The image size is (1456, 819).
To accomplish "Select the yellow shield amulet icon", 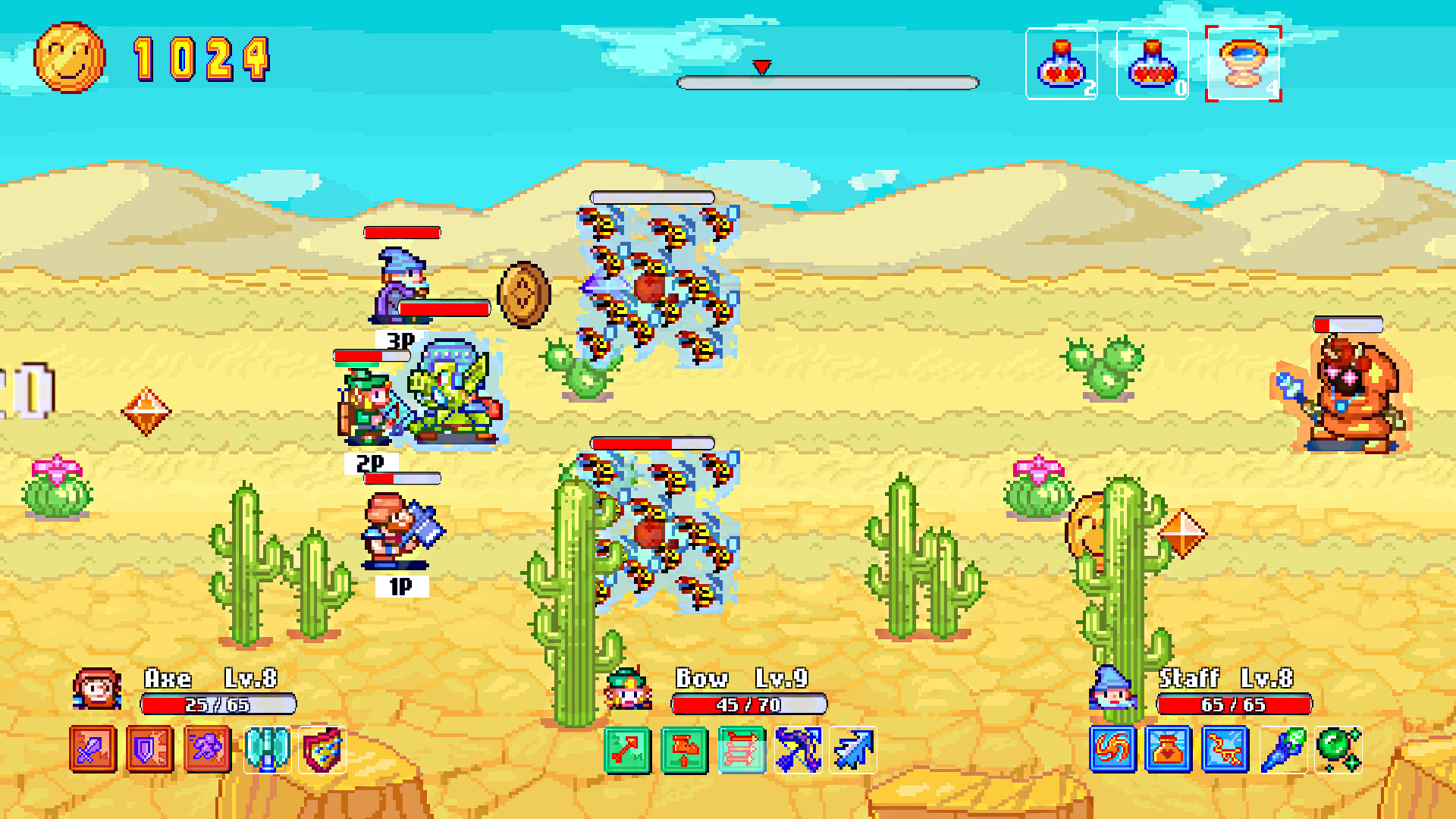I will pyautogui.click(x=323, y=749).
